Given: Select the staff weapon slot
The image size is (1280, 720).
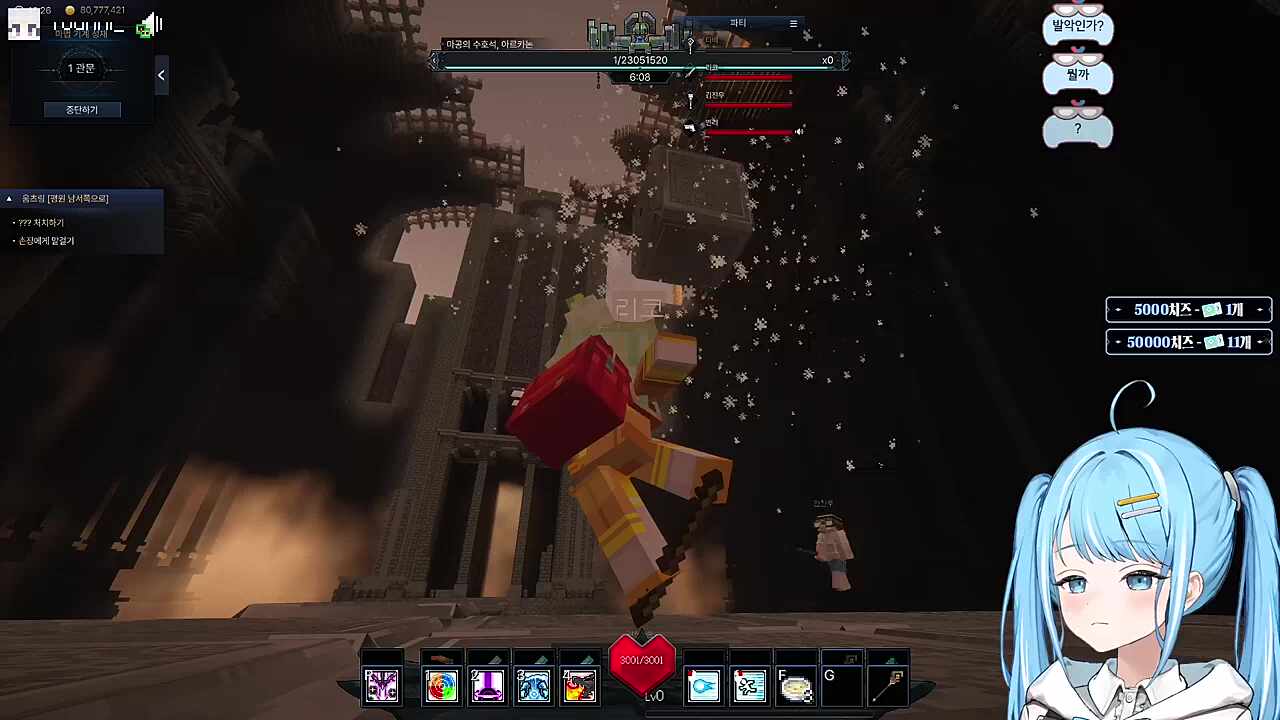Looking at the screenshot, I should click(x=888, y=685).
